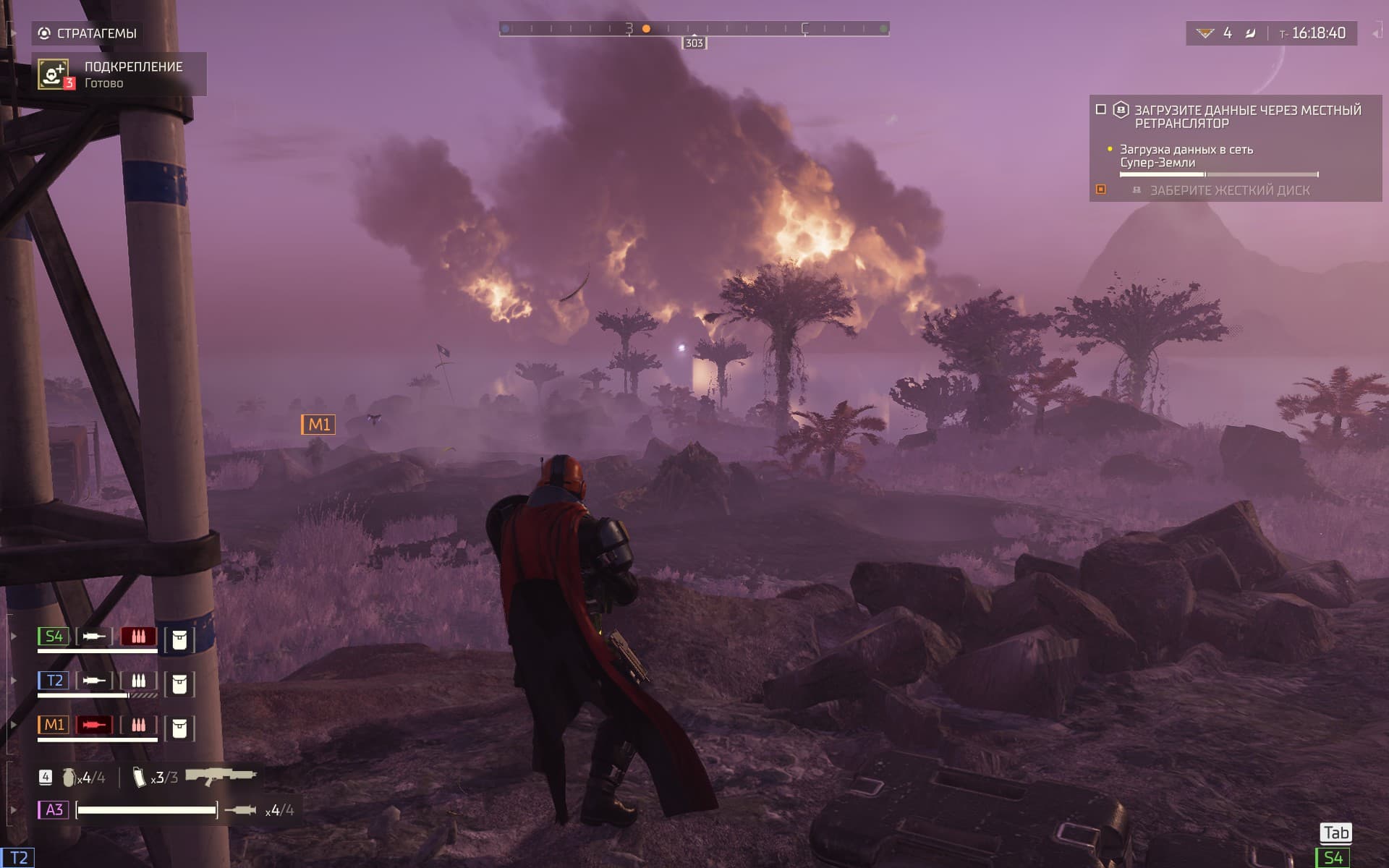Click the orange M1 marker over the battlefield
Image resolution: width=1389 pixels, height=868 pixels.
318,425
